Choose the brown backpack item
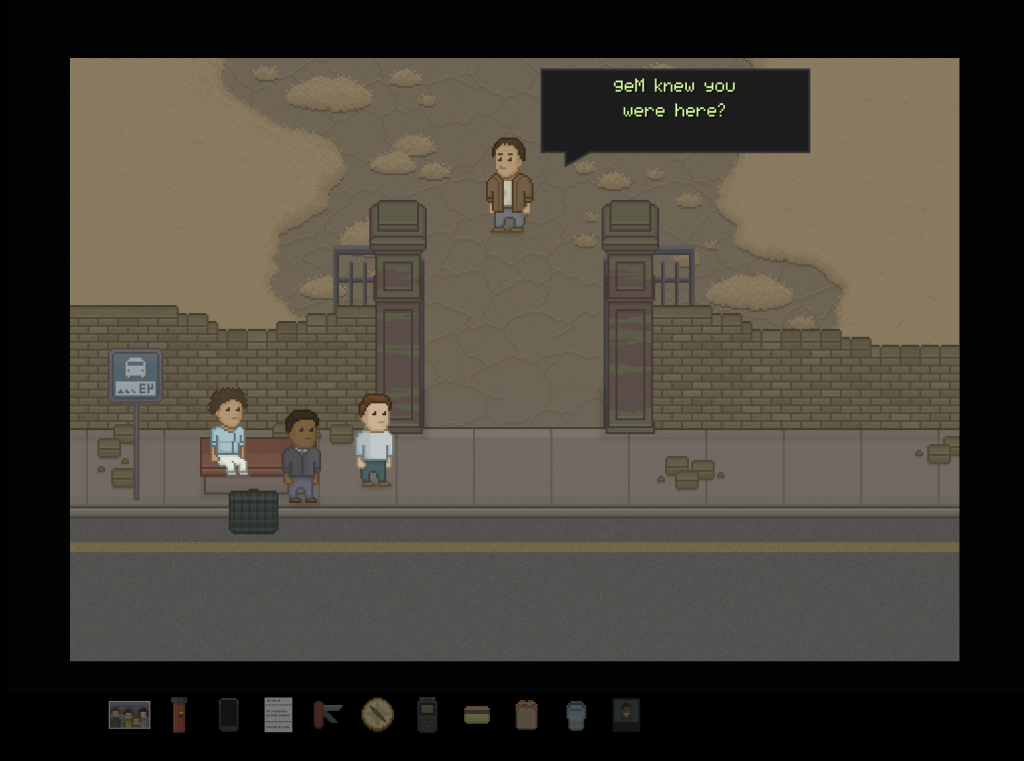The height and width of the screenshot is (761, 1024). pos(527,714)
